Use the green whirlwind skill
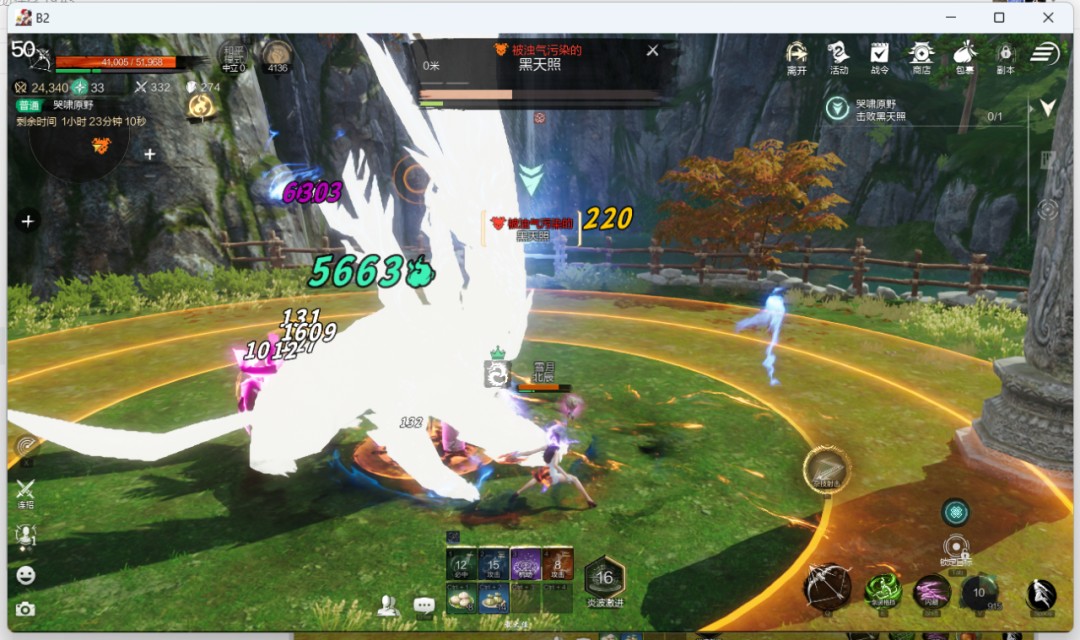 click(x=884, y=589)
